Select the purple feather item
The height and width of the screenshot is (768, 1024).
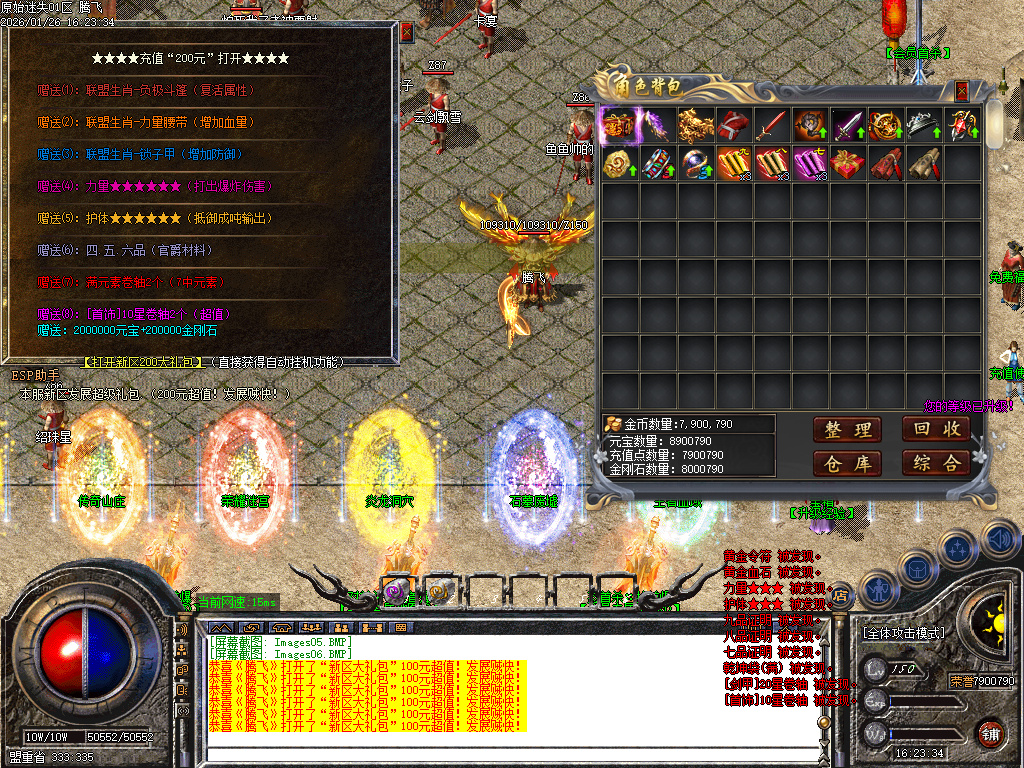pos(656,126)
